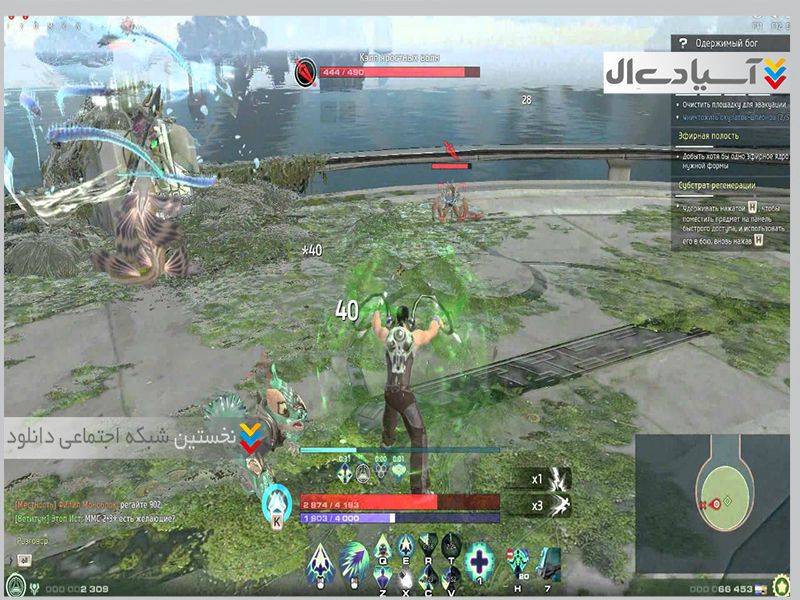Select the Субстрат регенерации objective header
Screen dimensions: 800x600
tap(718, 186)
